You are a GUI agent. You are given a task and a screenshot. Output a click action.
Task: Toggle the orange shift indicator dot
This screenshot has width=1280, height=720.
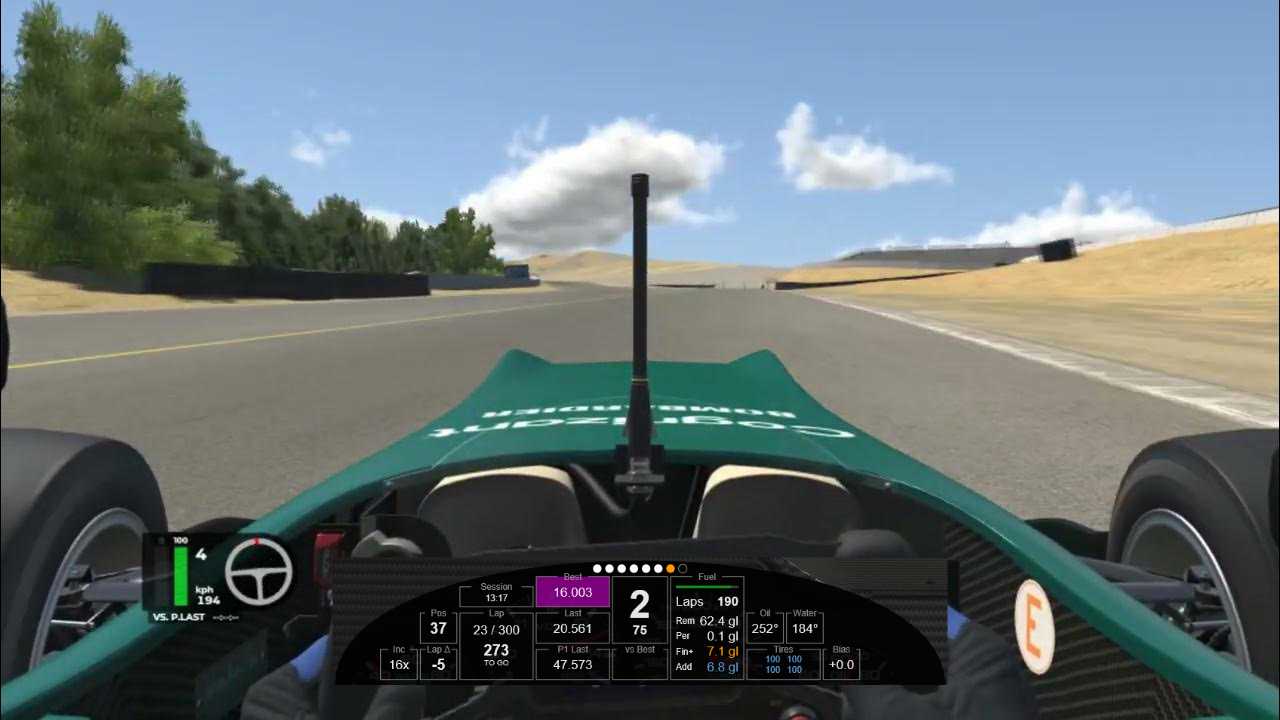point(670,568)
